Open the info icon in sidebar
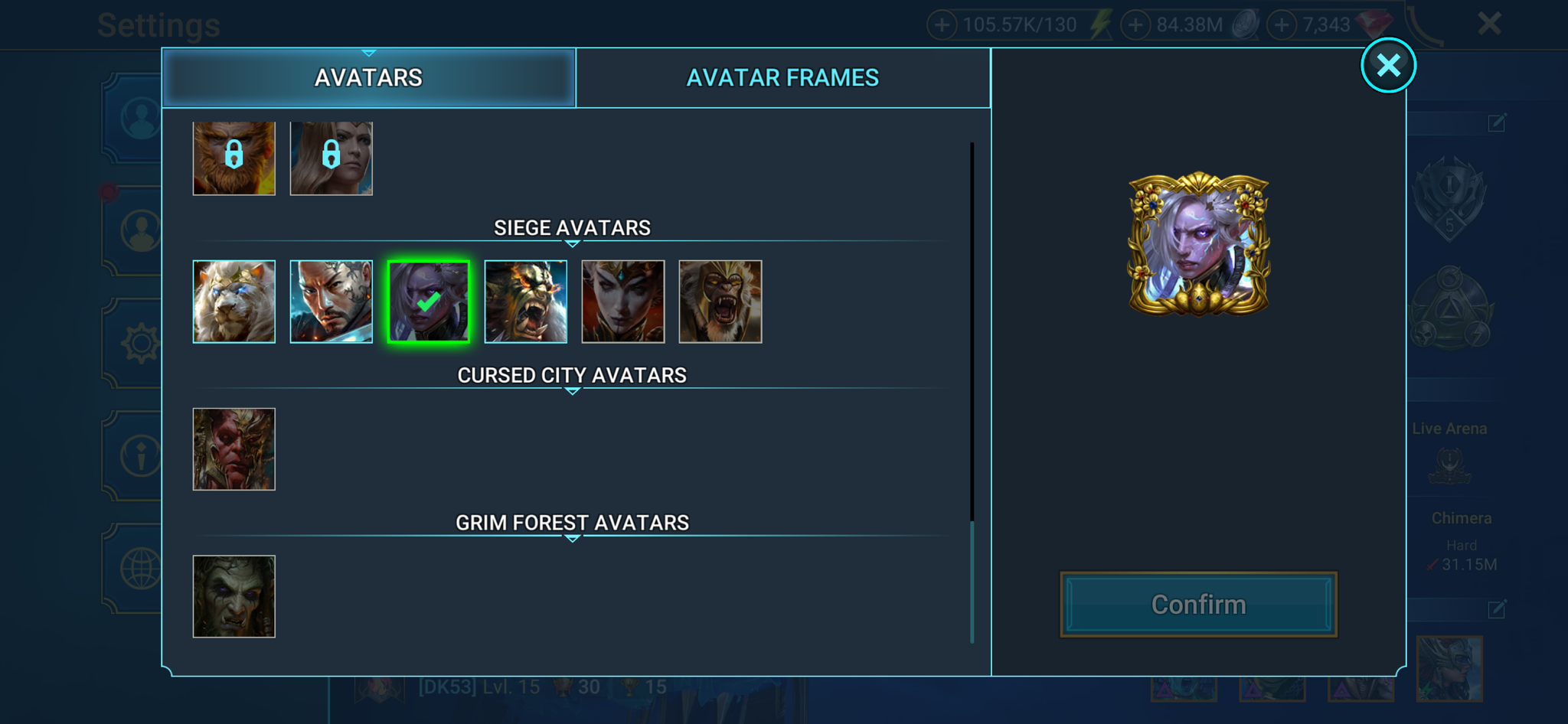 pyautogui.click(x=141, y=455)
